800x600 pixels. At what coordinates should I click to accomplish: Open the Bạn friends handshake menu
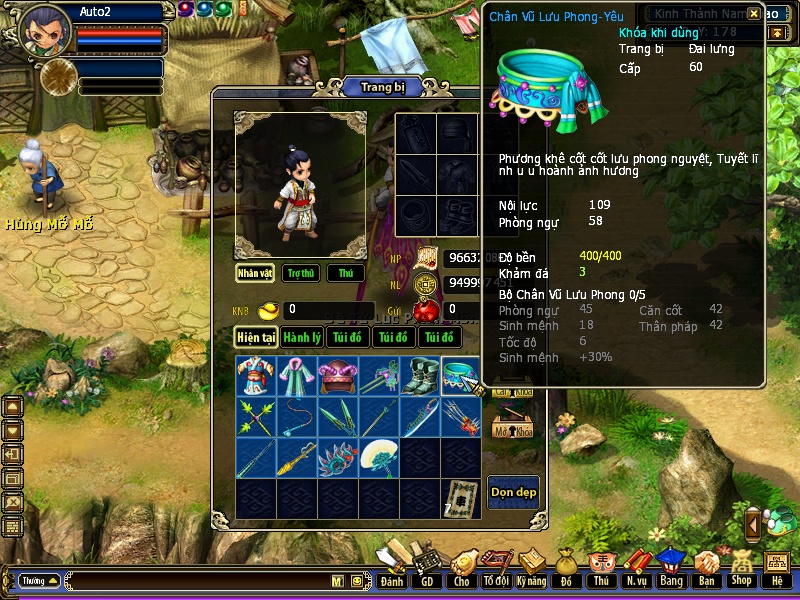tap(706, 568)
